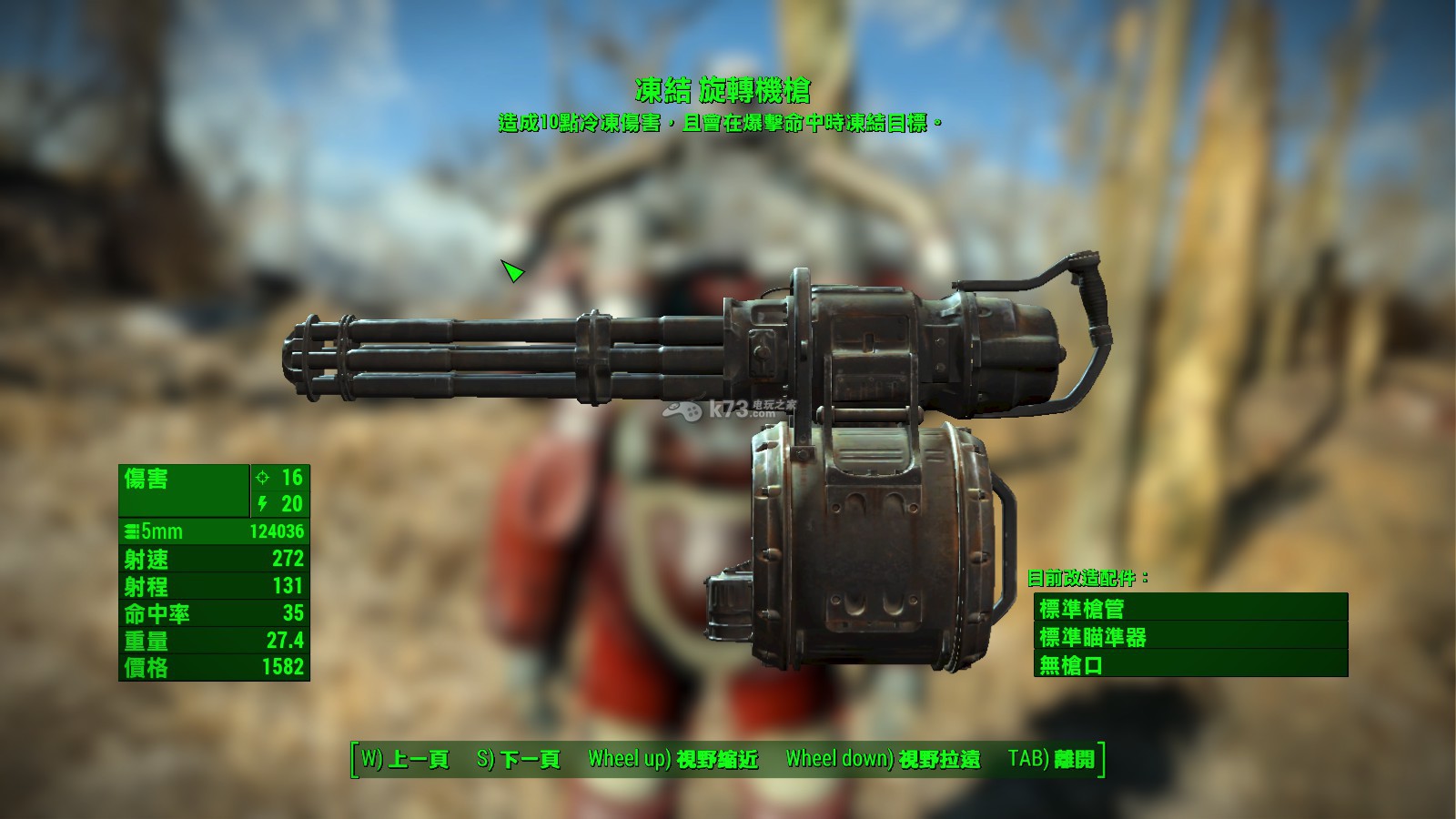Zoom the view out (視野拉遠)

(883, 759)
